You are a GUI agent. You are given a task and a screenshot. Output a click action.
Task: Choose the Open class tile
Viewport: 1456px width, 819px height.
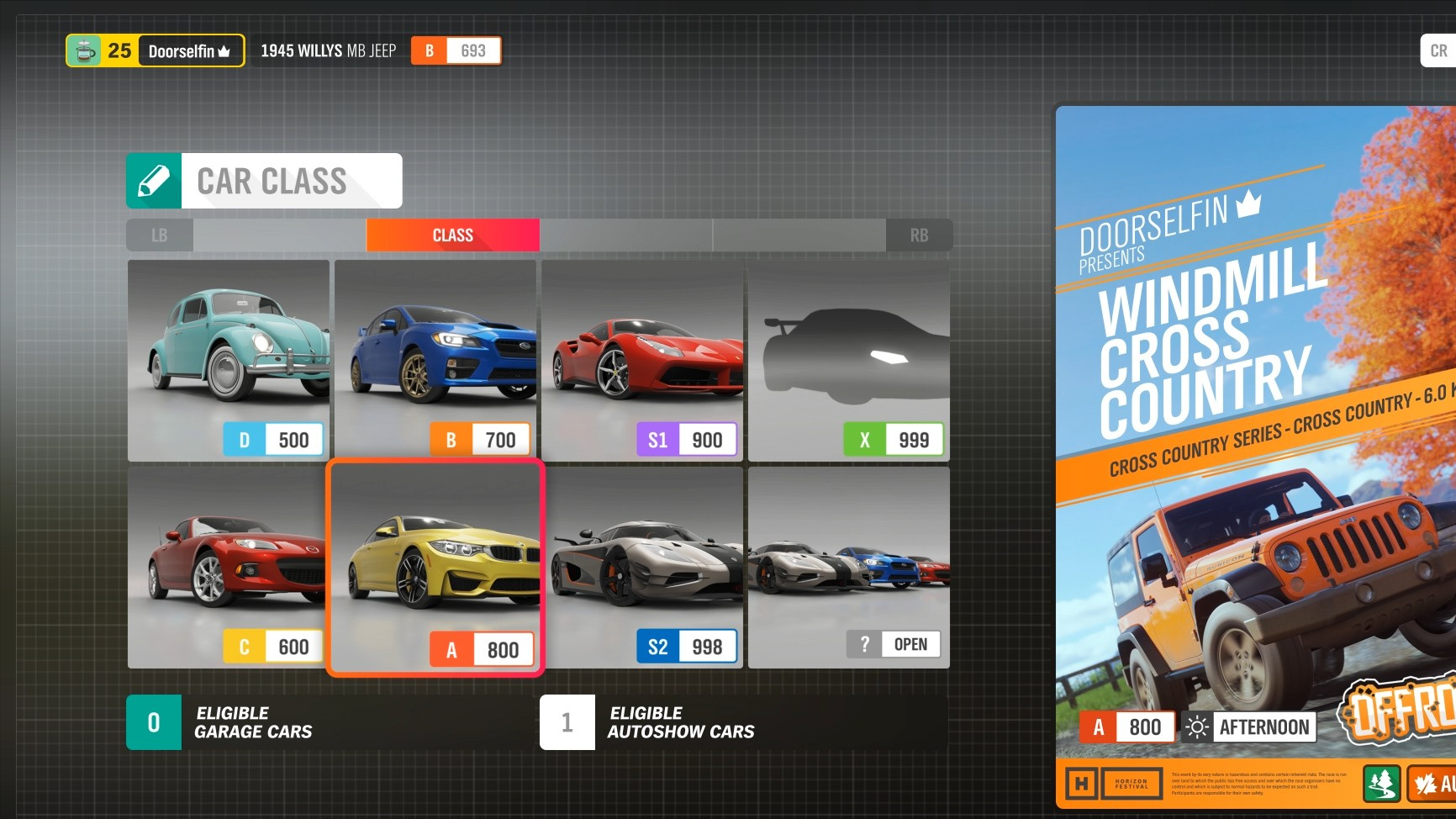848,567
